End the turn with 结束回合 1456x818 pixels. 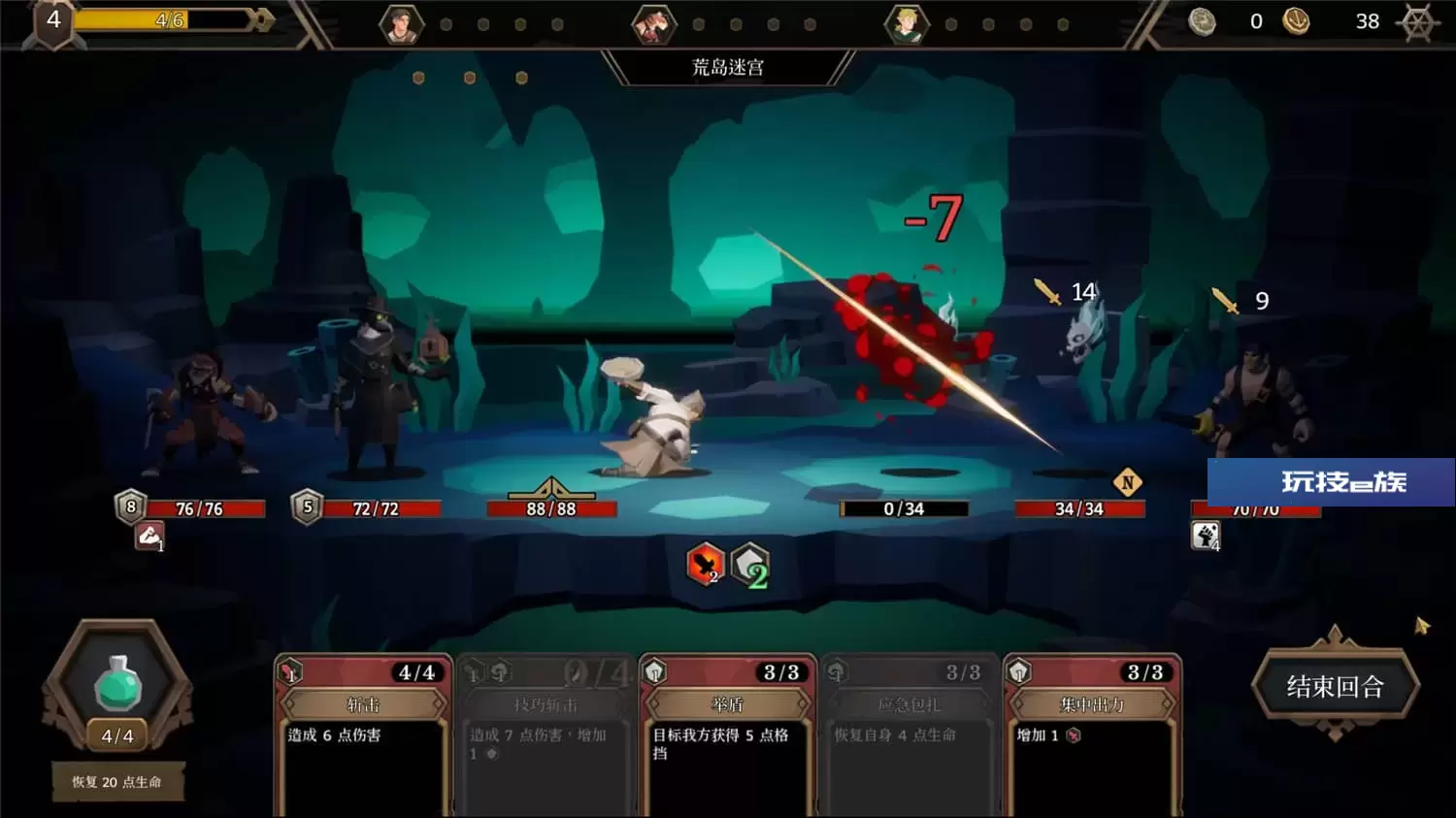1335,687
